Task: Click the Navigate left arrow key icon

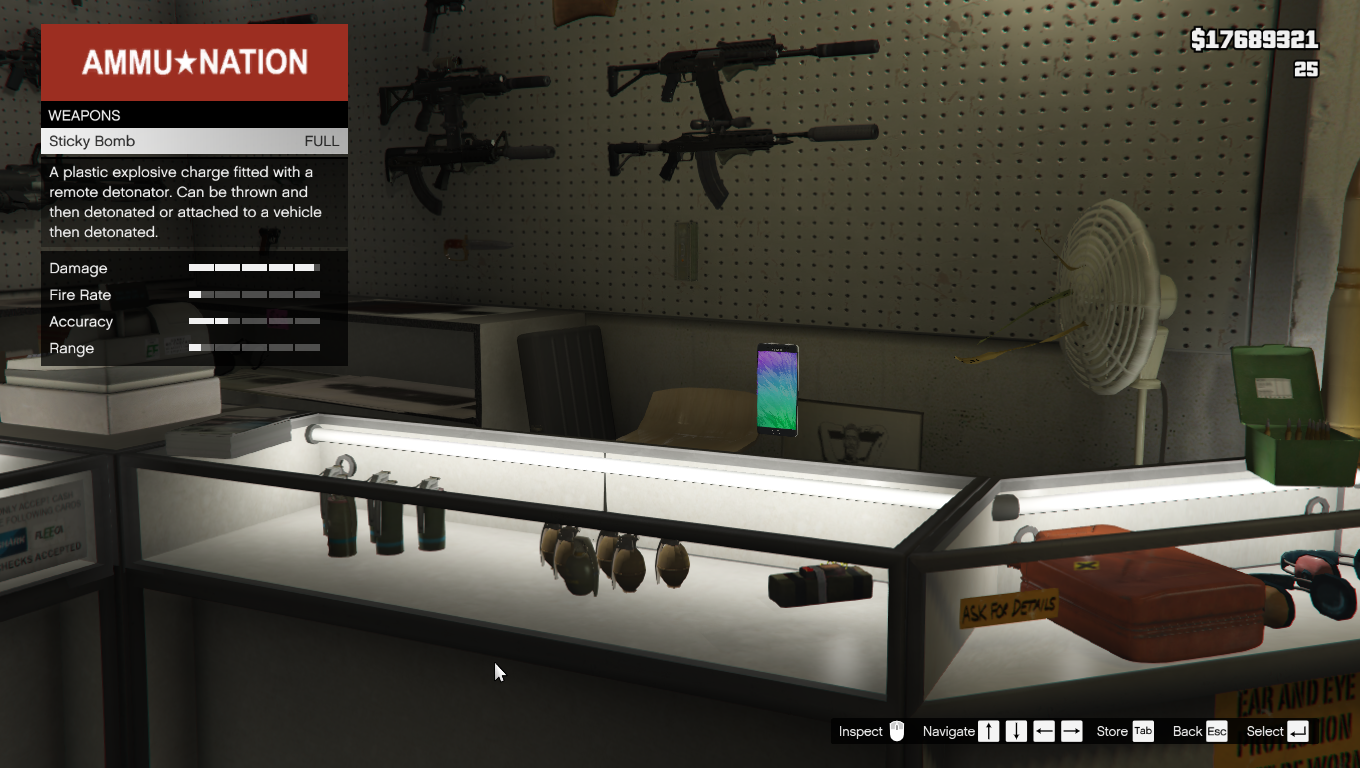Action: 1044,731
